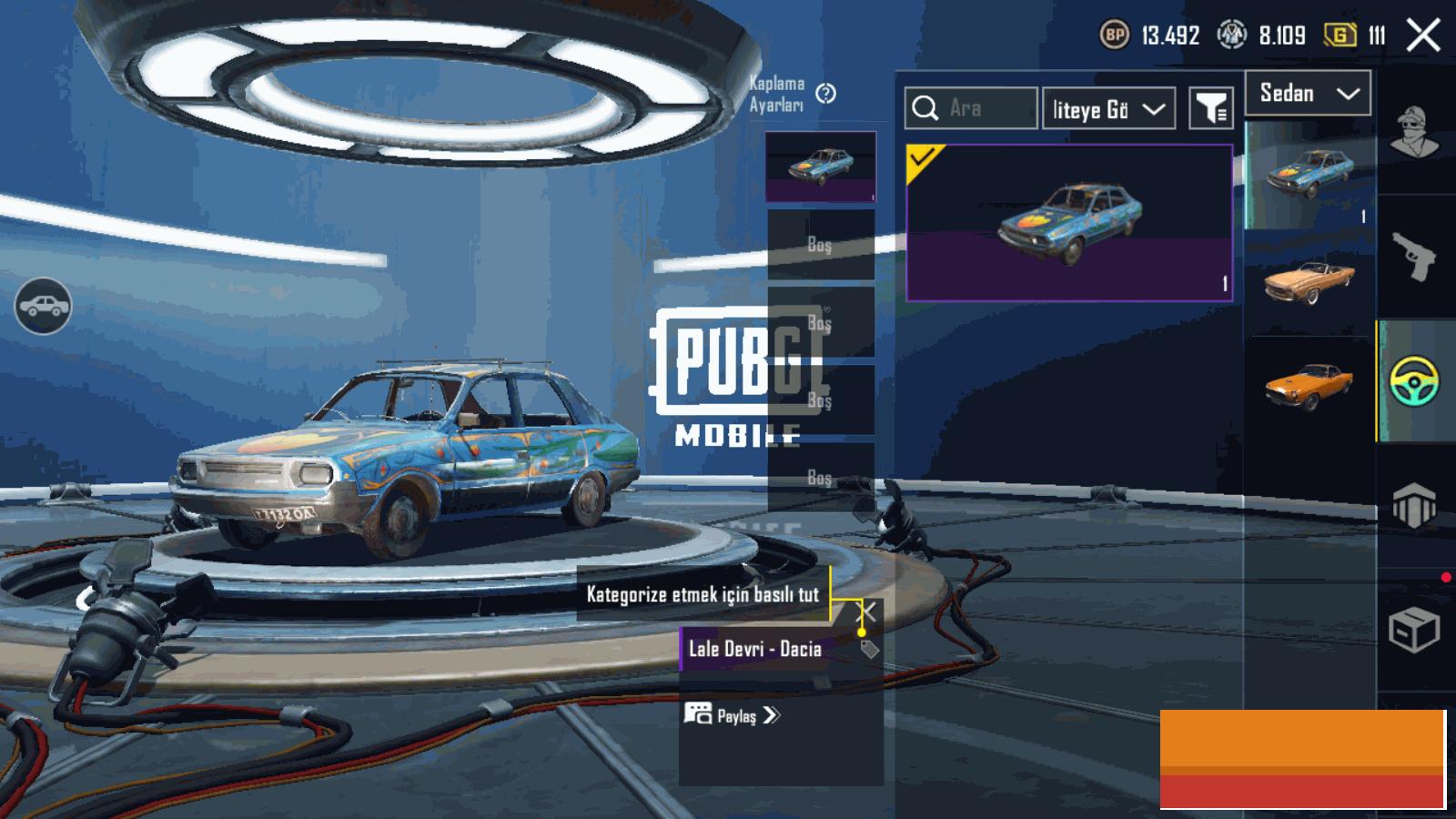Click the Paylaş share button

click(733, 715)
